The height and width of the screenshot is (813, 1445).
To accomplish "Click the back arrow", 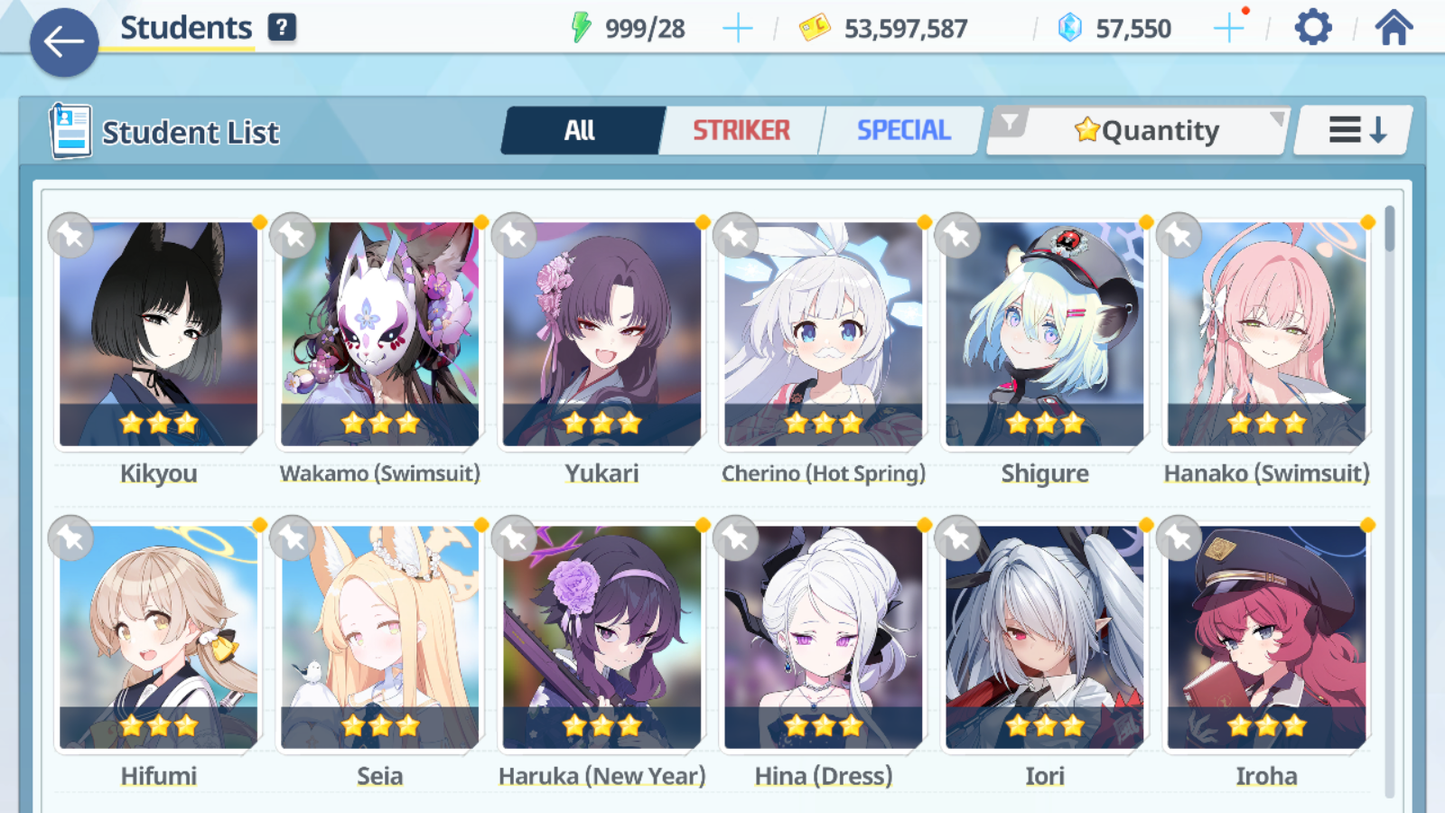I will (63, 42).
